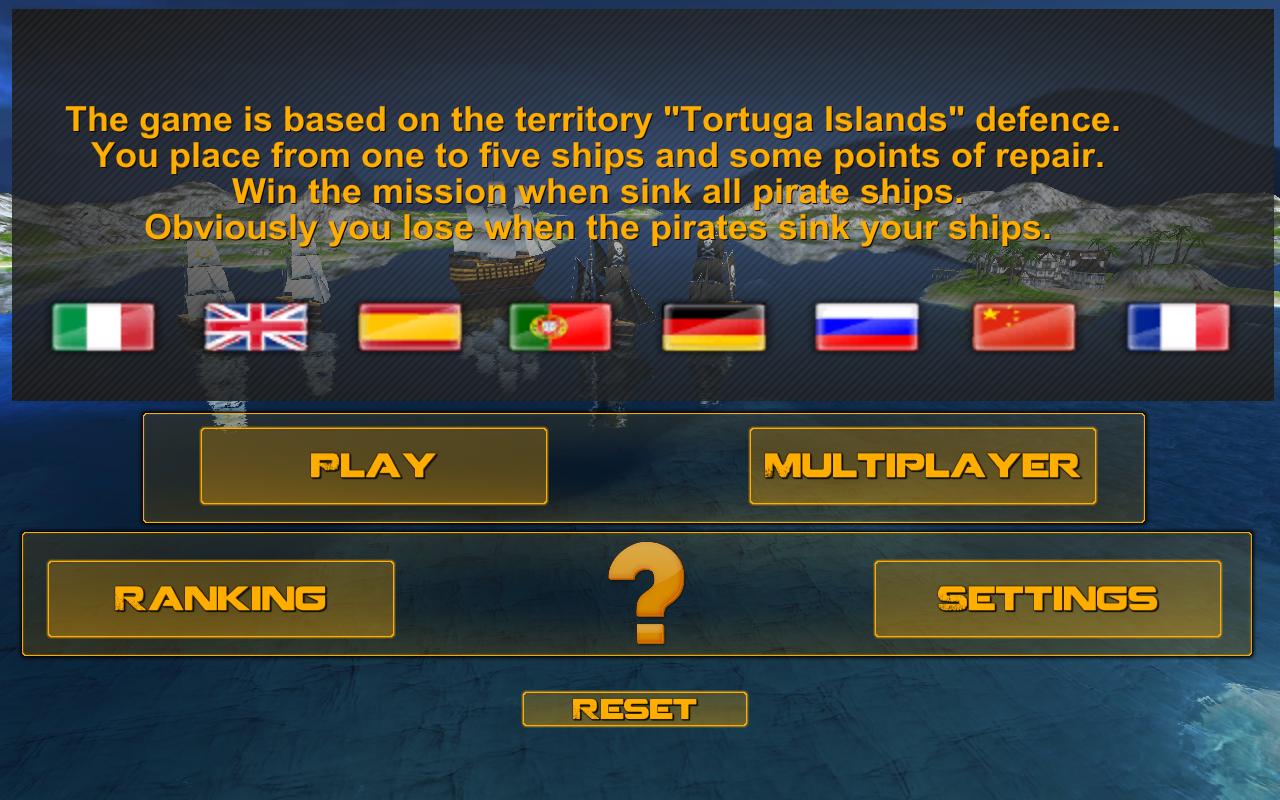1280x800 pixels.
Task: Open the SETTINGS menu
Action: [1047, 599]
